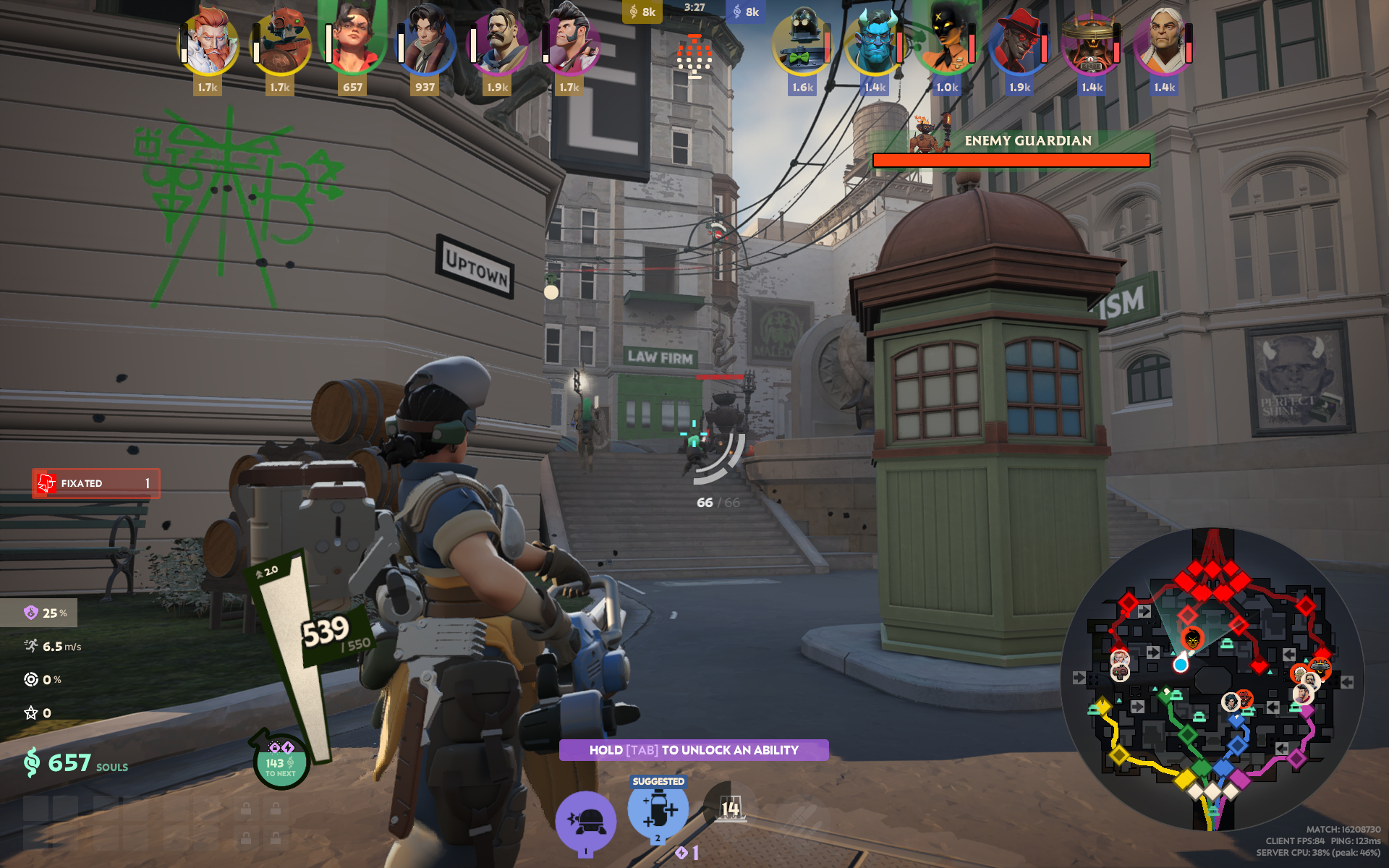Image resolution: width=1389 pixels, height=868 pixels.
Task: Click your team's 8k souls counter
Action: click(642, 11)
